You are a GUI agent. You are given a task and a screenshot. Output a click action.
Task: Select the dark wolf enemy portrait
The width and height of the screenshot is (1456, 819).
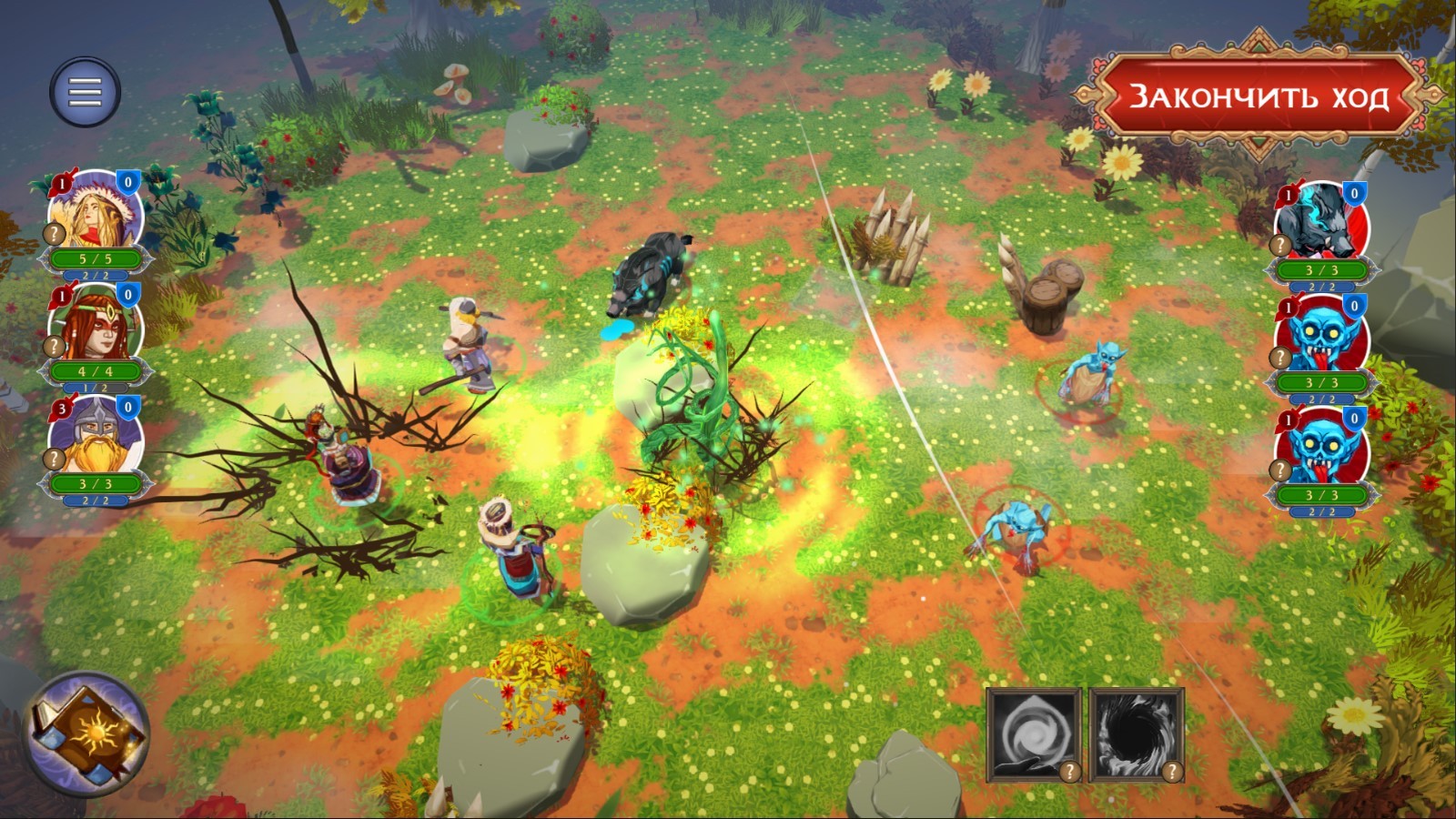pyautogui.click(x=1321, y=223)
